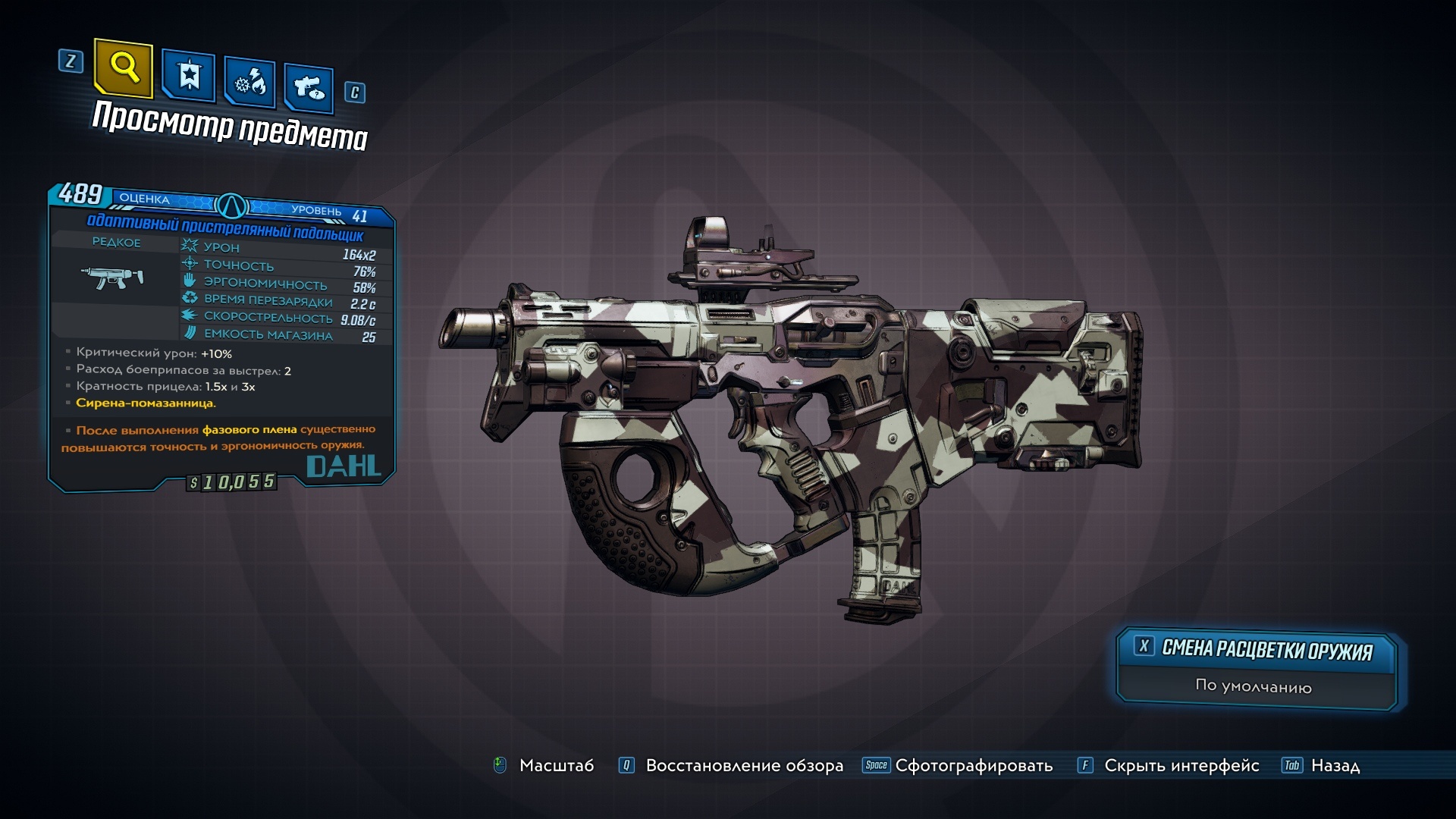Click Сфотографировать to take a photo
This screenshot has height=819, width=1456.
973,766
